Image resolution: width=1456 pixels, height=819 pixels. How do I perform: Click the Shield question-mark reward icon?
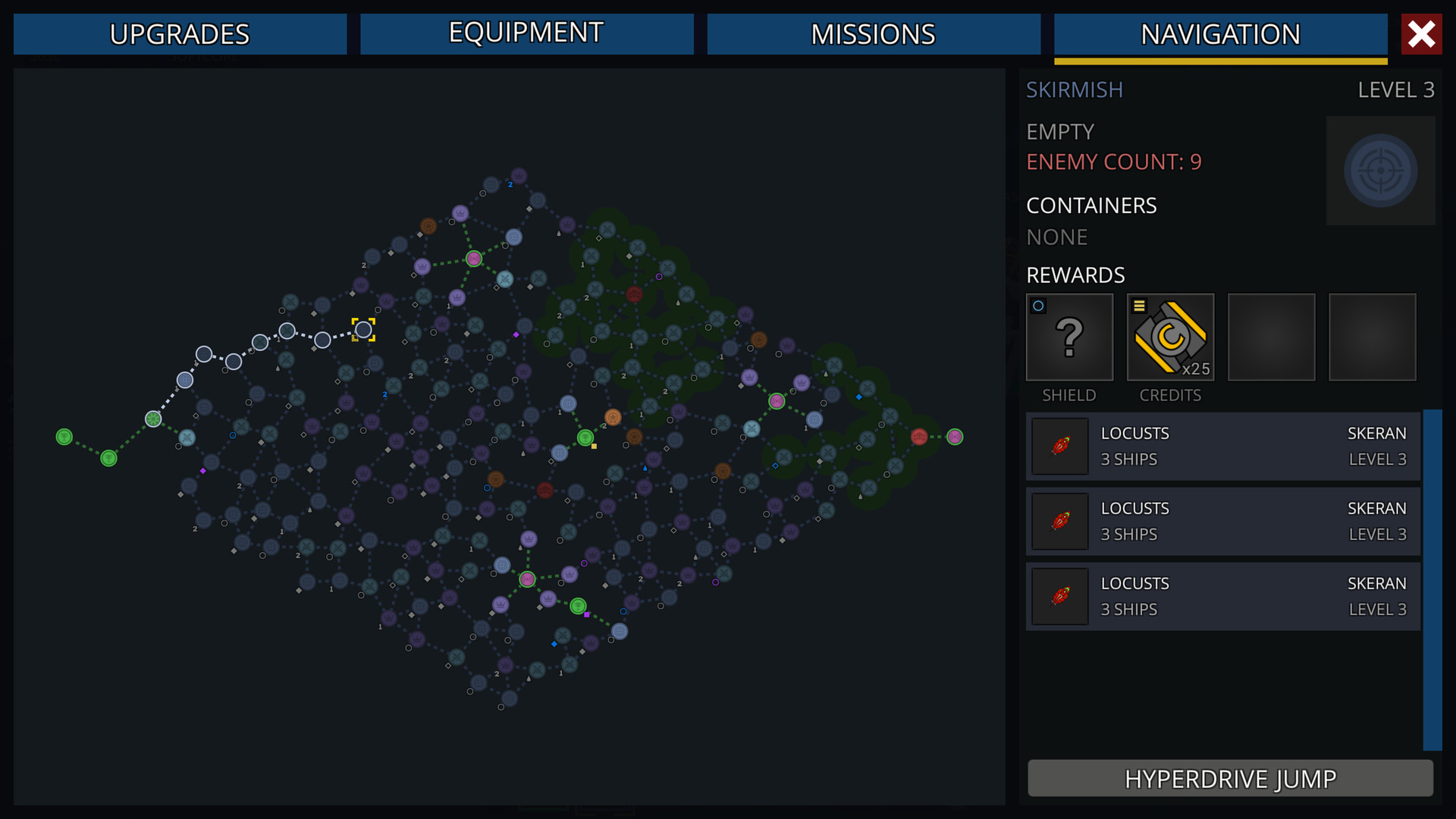1069,337
